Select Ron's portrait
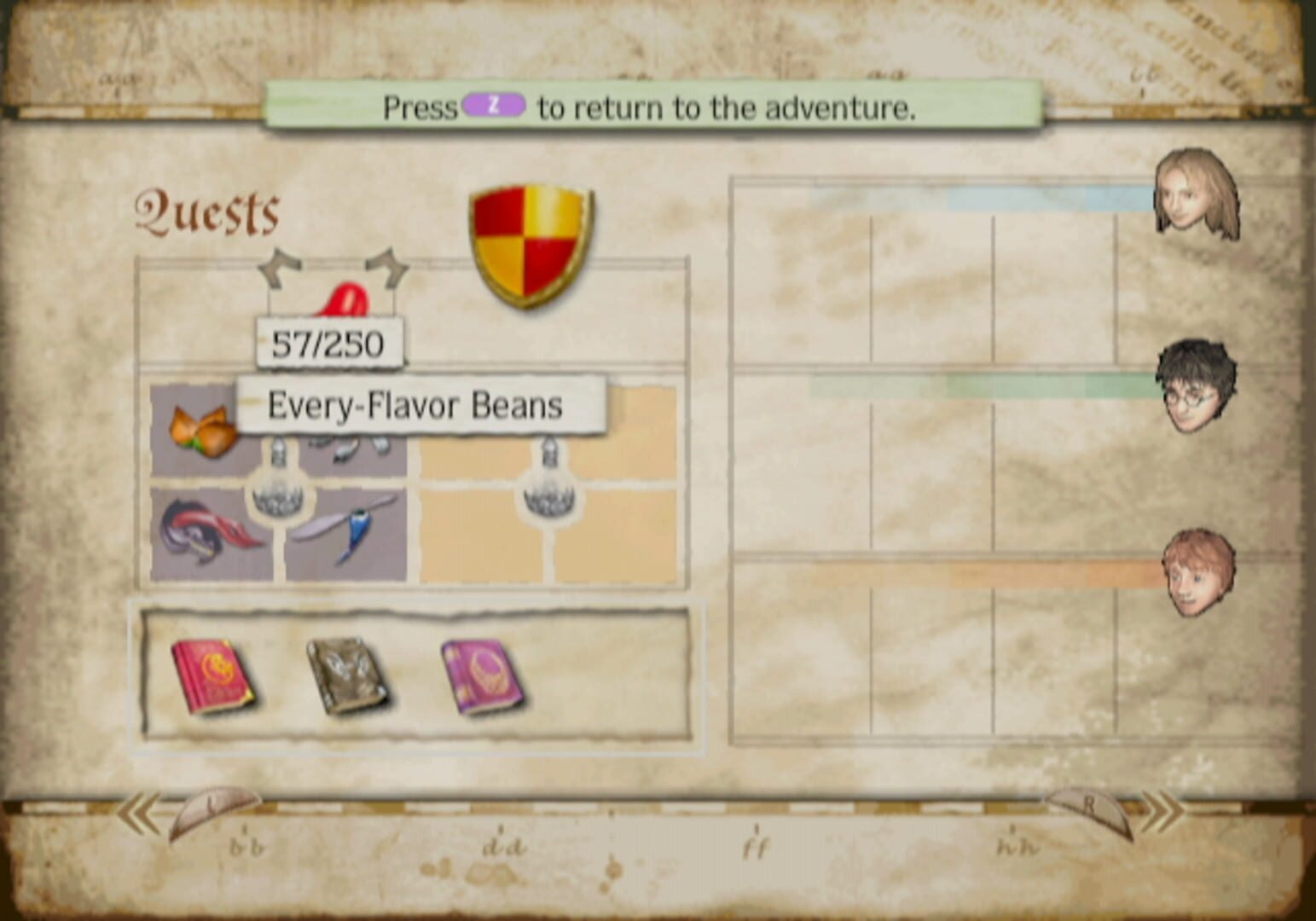Screen dimensions: 1316x921 pos(1198,573)
